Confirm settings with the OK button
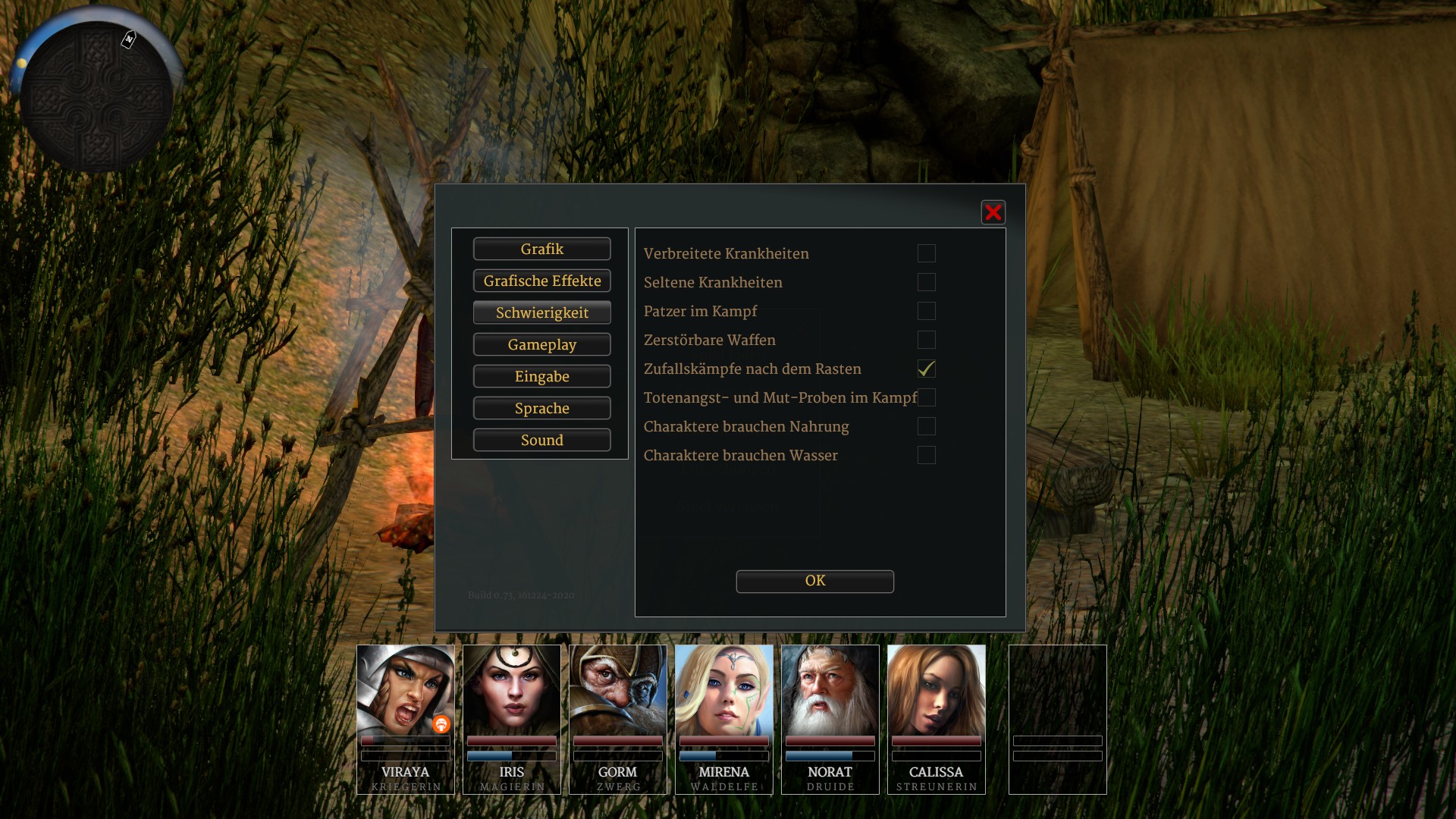This screenshot has width=1456, height=819. 814,581
